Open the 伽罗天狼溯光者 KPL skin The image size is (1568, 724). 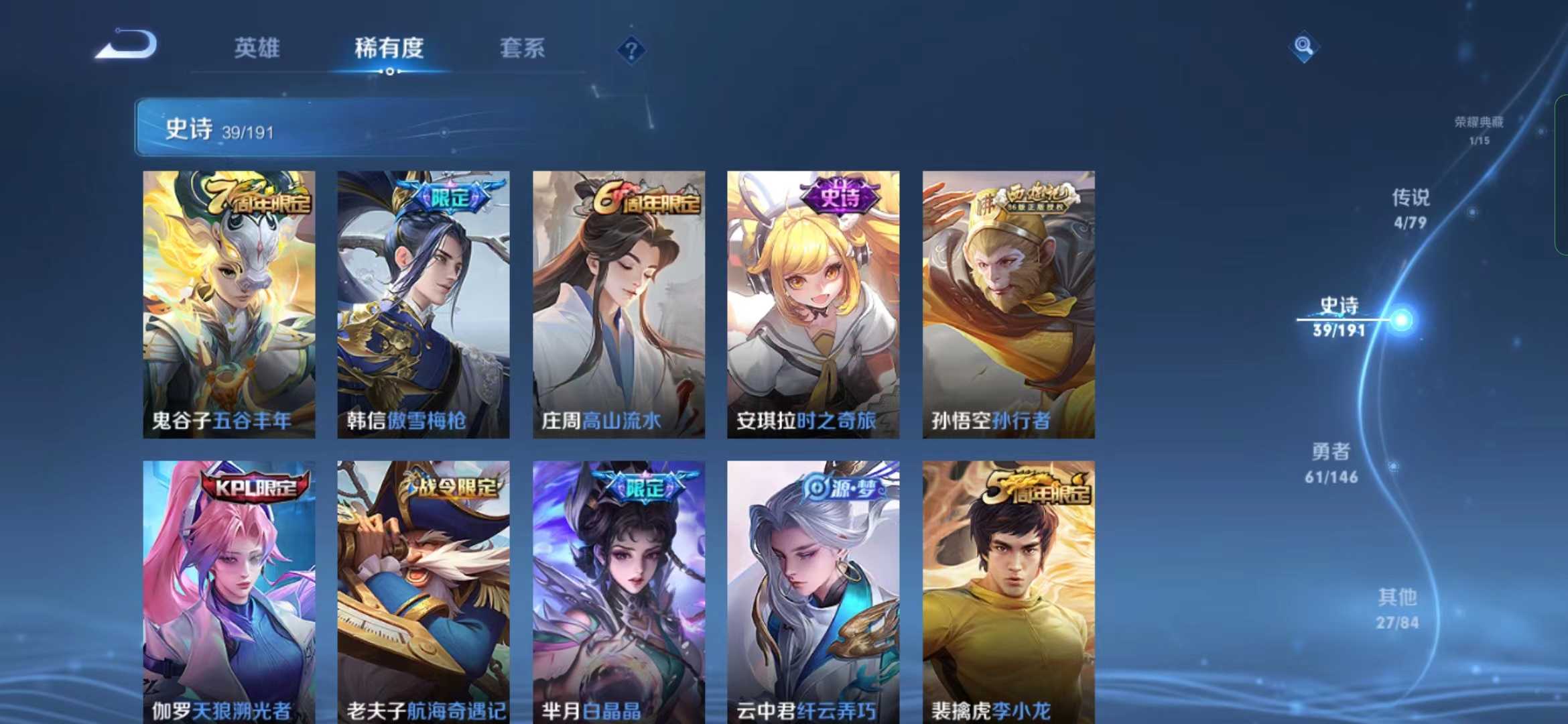(229, 590)
